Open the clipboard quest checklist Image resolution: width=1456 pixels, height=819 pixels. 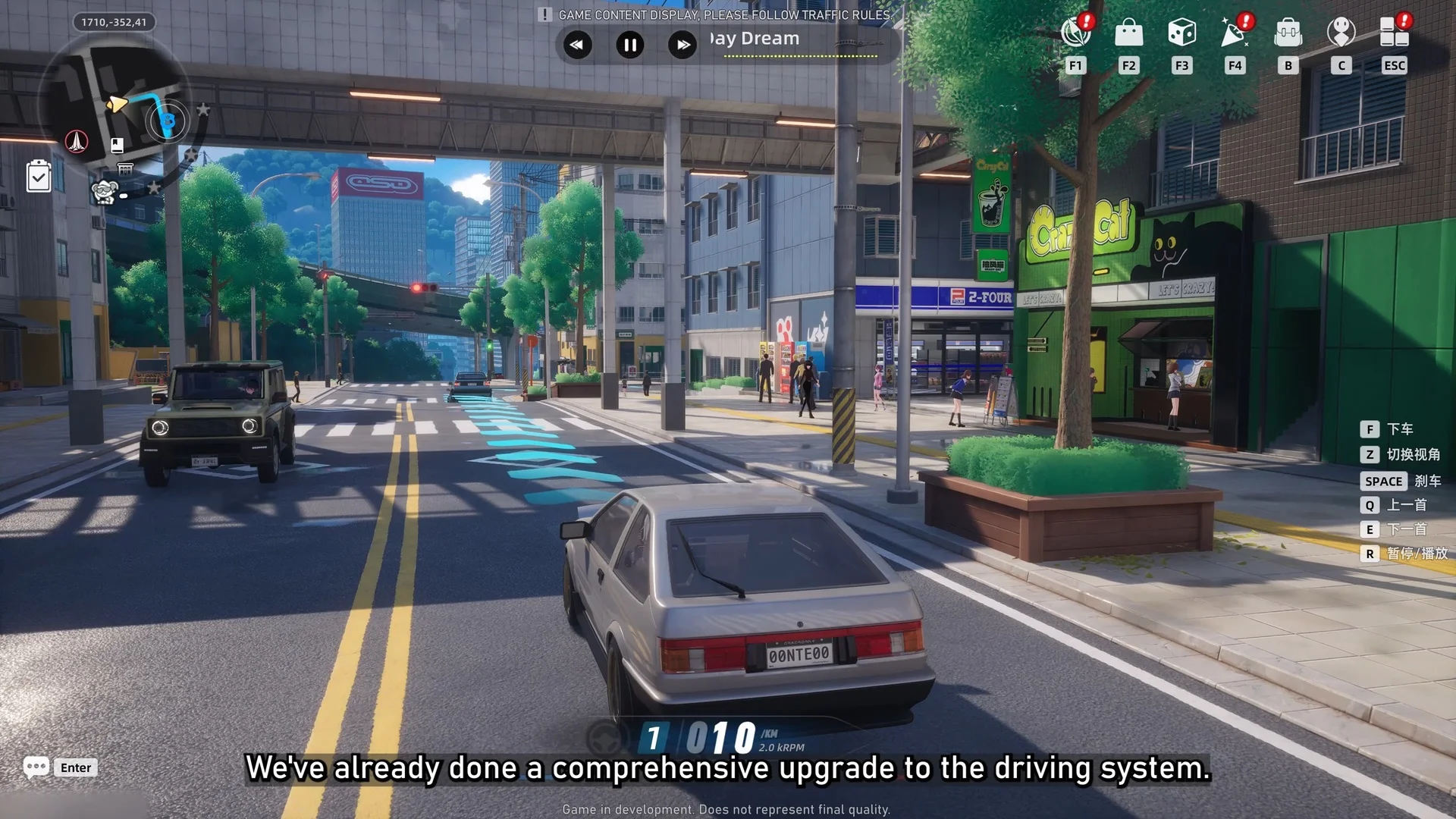(39, 177)
